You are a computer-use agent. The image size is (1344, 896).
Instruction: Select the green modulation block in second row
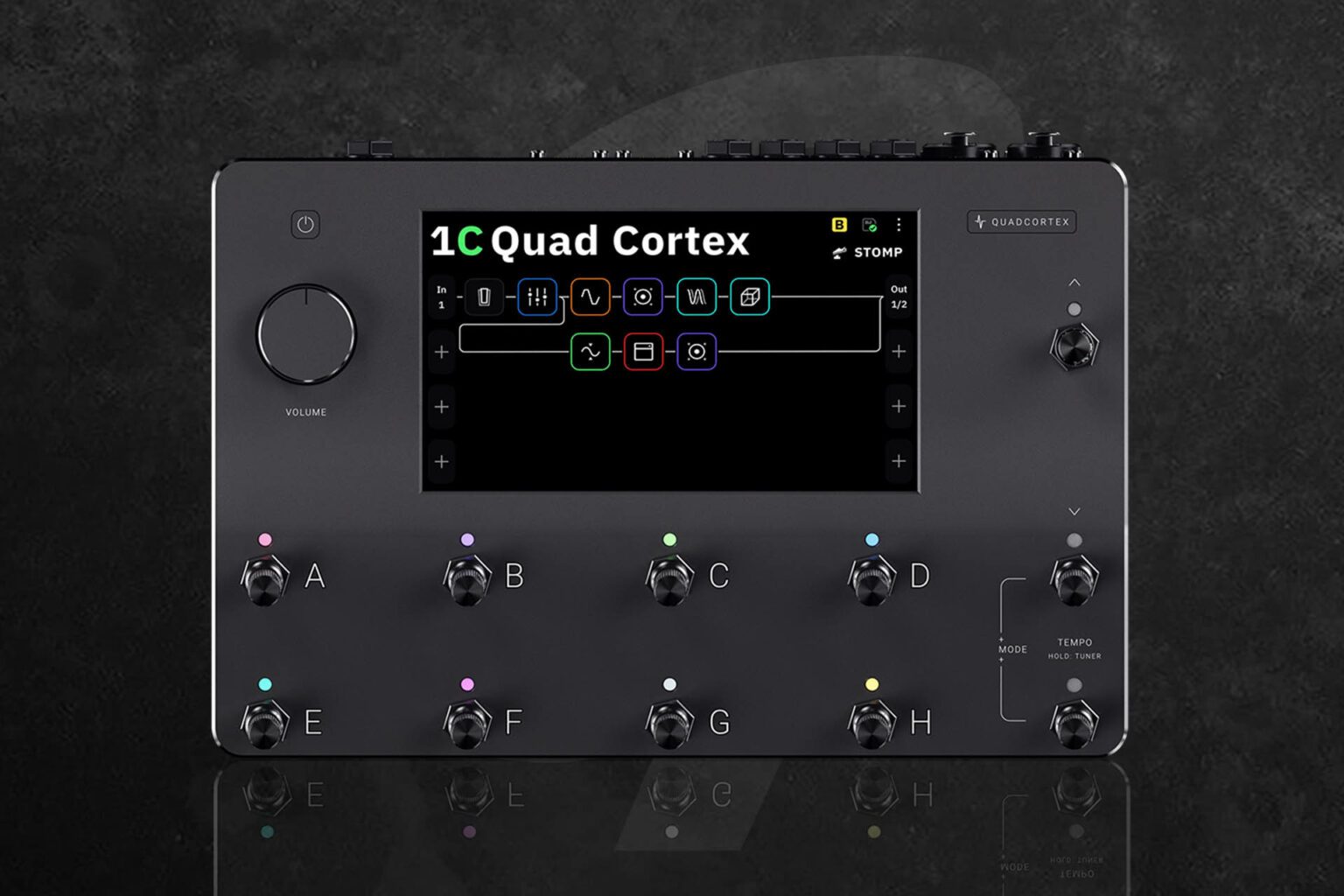pyautogui.click(x=591, y=352)
